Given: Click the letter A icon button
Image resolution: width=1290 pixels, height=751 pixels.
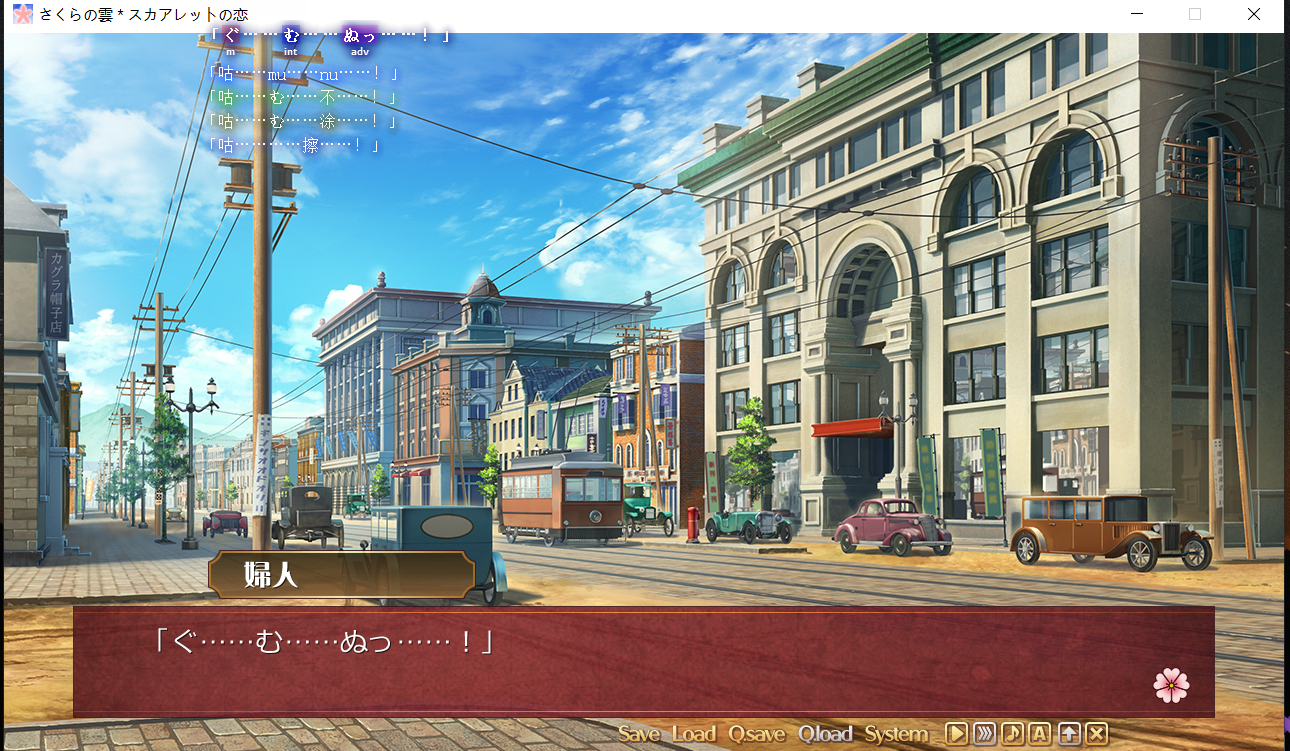Looking at the screenshot, I should point(1040,733).
